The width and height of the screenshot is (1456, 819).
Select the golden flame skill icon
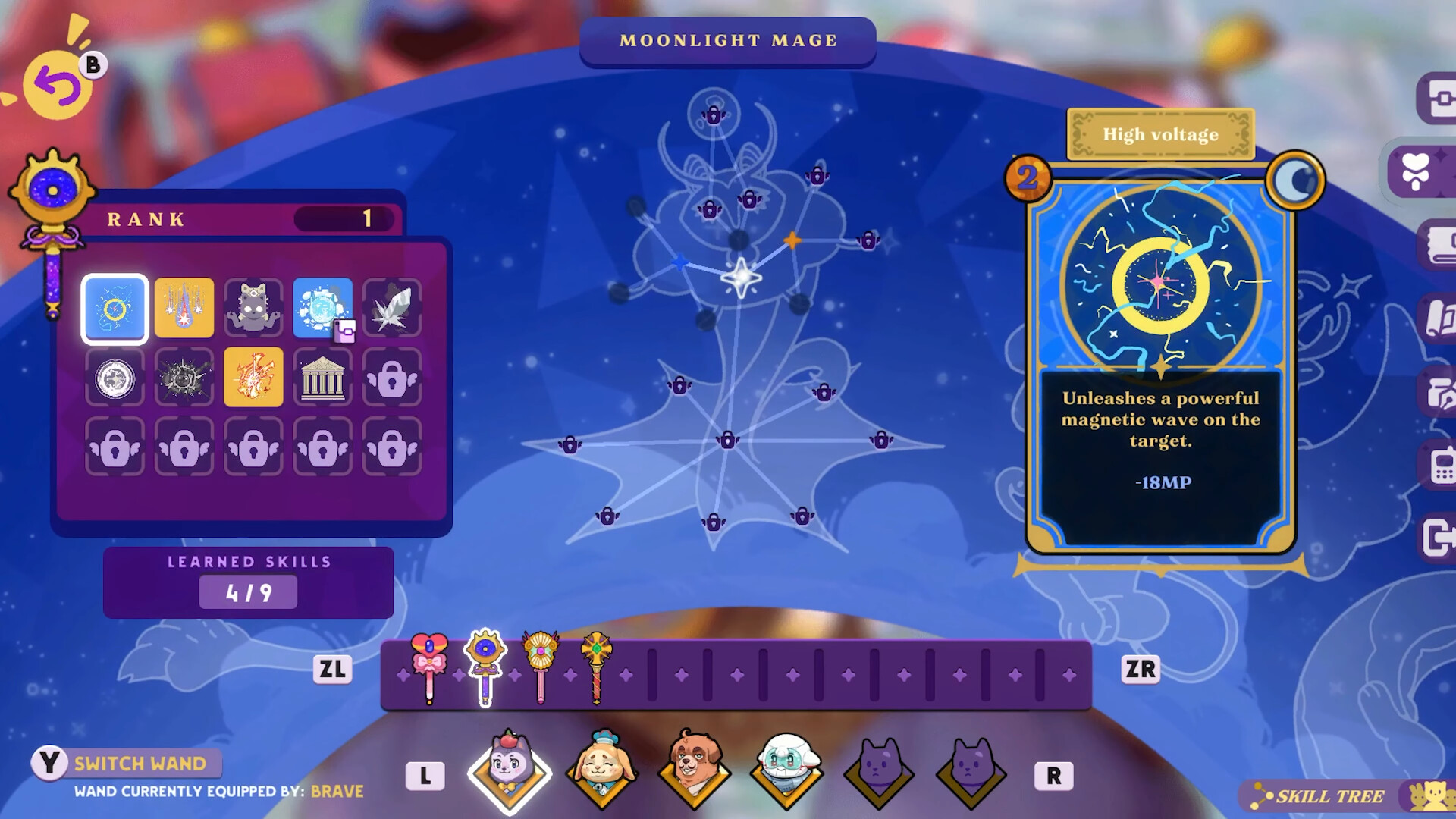[254, 377]
